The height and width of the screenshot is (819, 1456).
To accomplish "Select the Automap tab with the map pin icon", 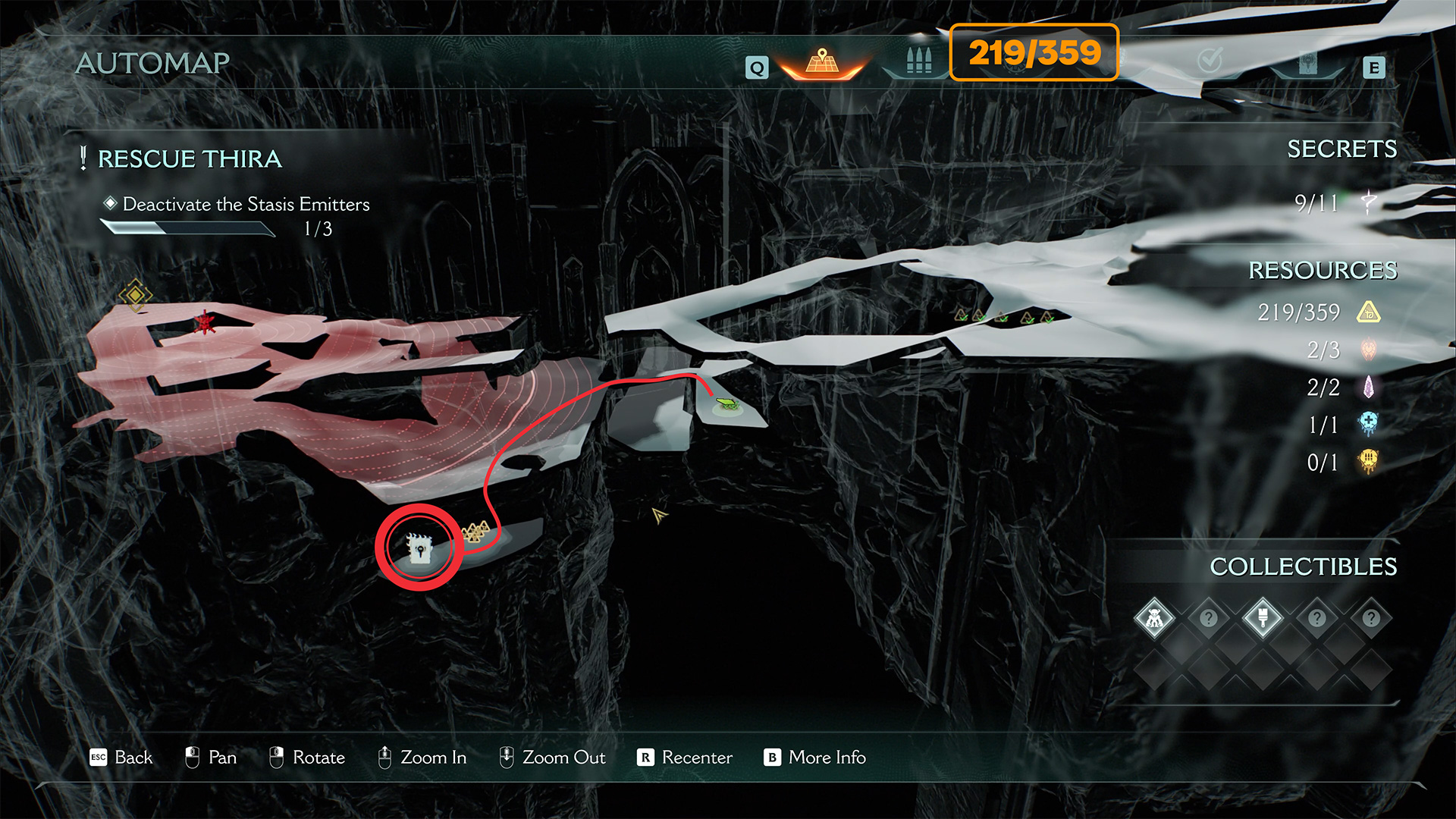I will 822,63.
